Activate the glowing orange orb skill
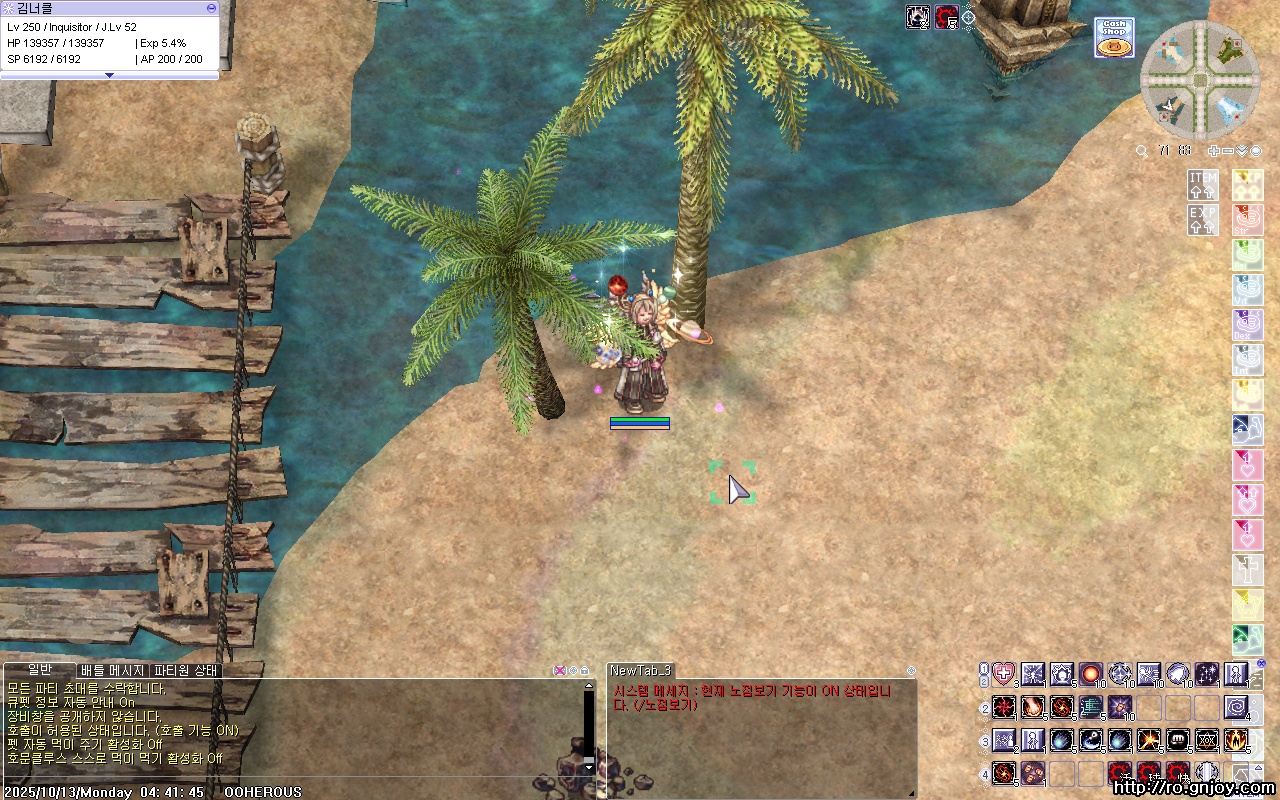Screen dimensions: 1280x800 point(1090,675)
